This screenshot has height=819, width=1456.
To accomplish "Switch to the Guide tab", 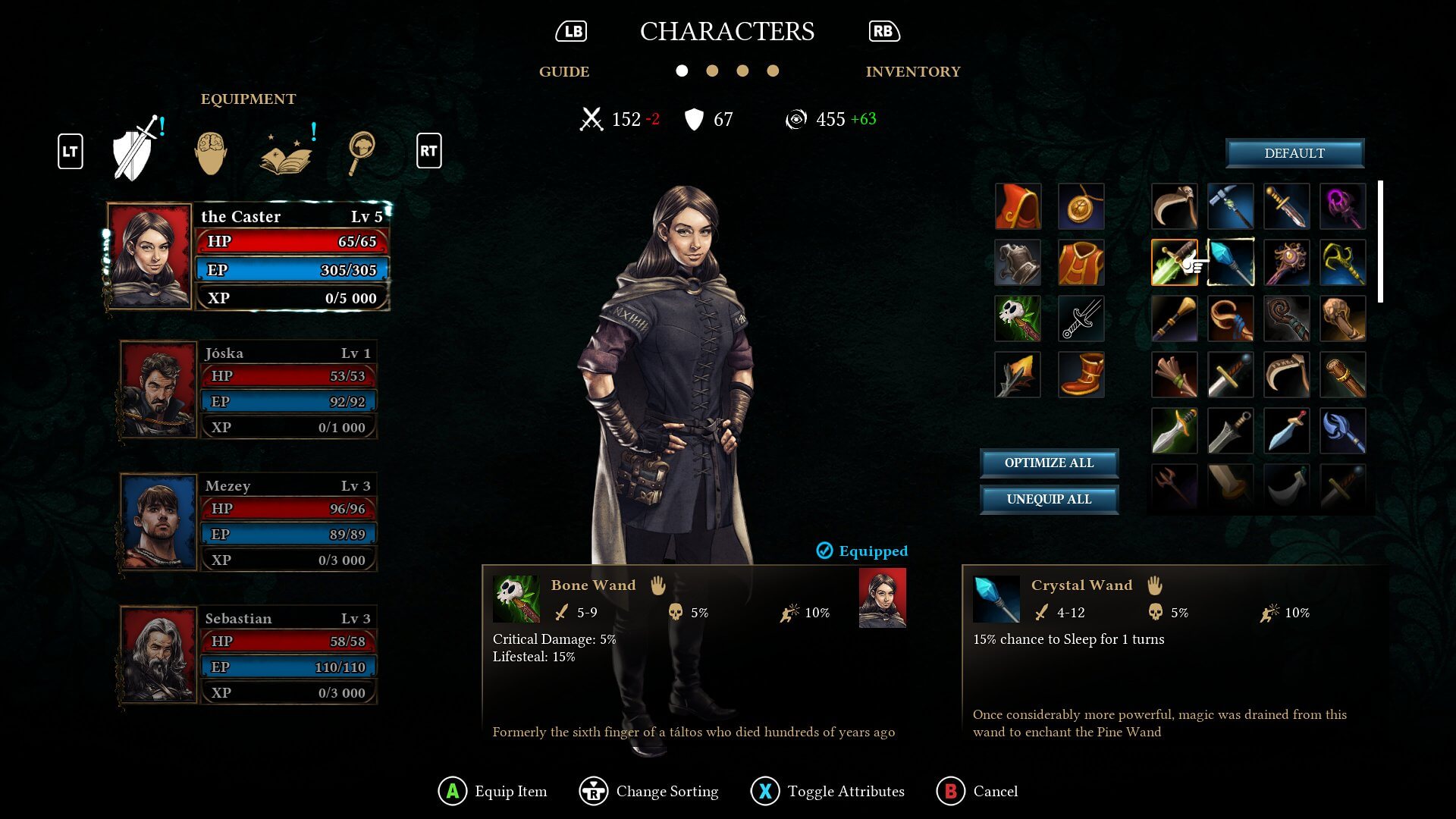I will click(564, 72).
